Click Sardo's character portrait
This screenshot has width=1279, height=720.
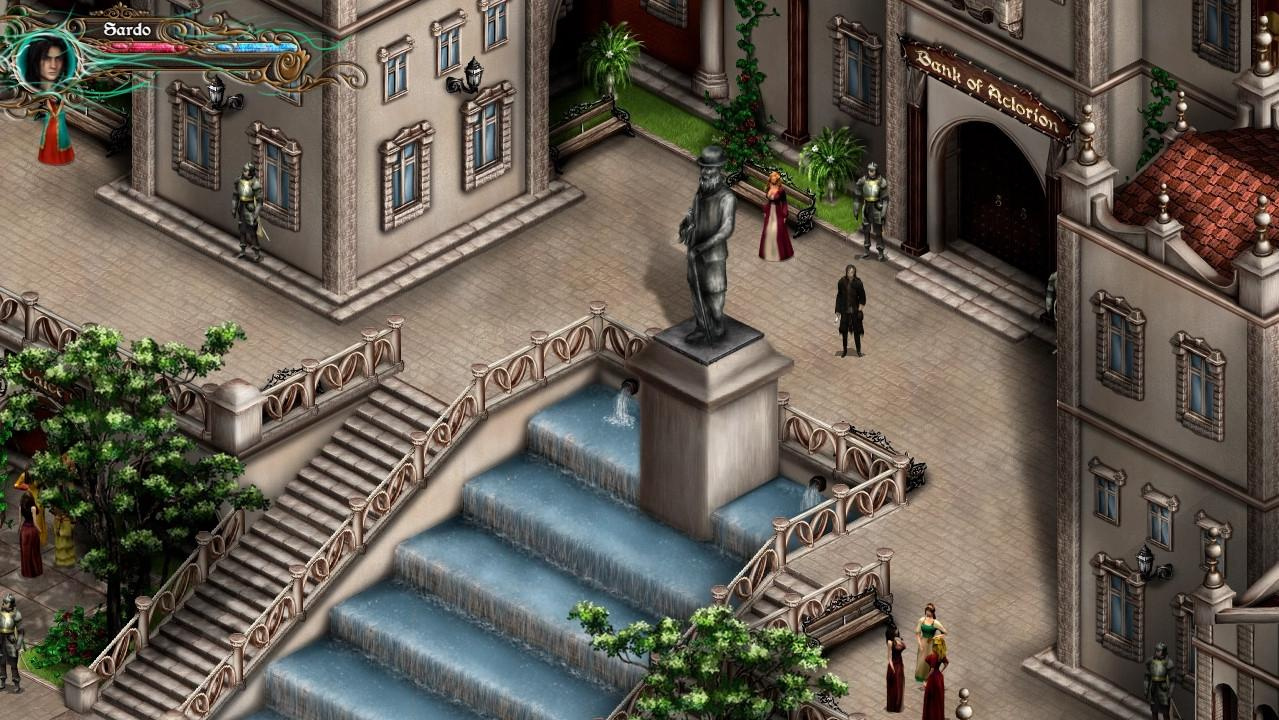46,59
